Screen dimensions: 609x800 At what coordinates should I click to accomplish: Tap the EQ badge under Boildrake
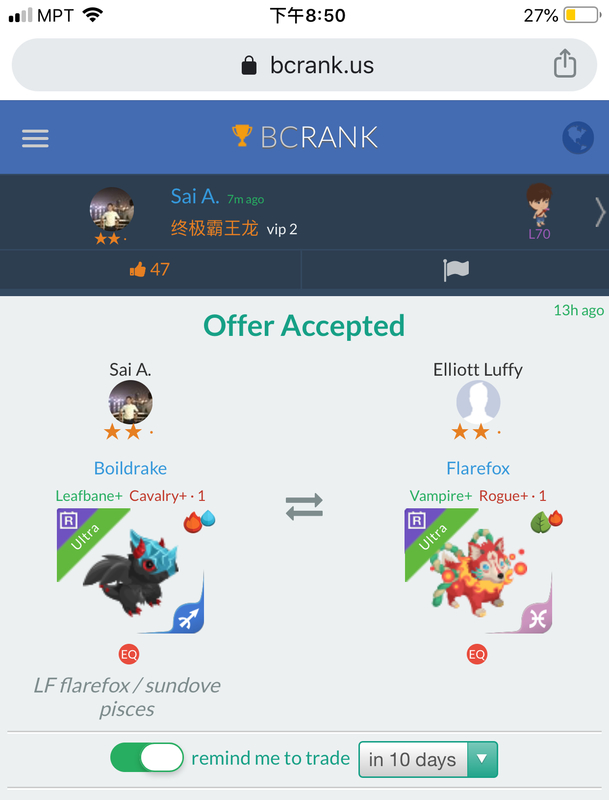pyautogui.click(x=129, y=654)
